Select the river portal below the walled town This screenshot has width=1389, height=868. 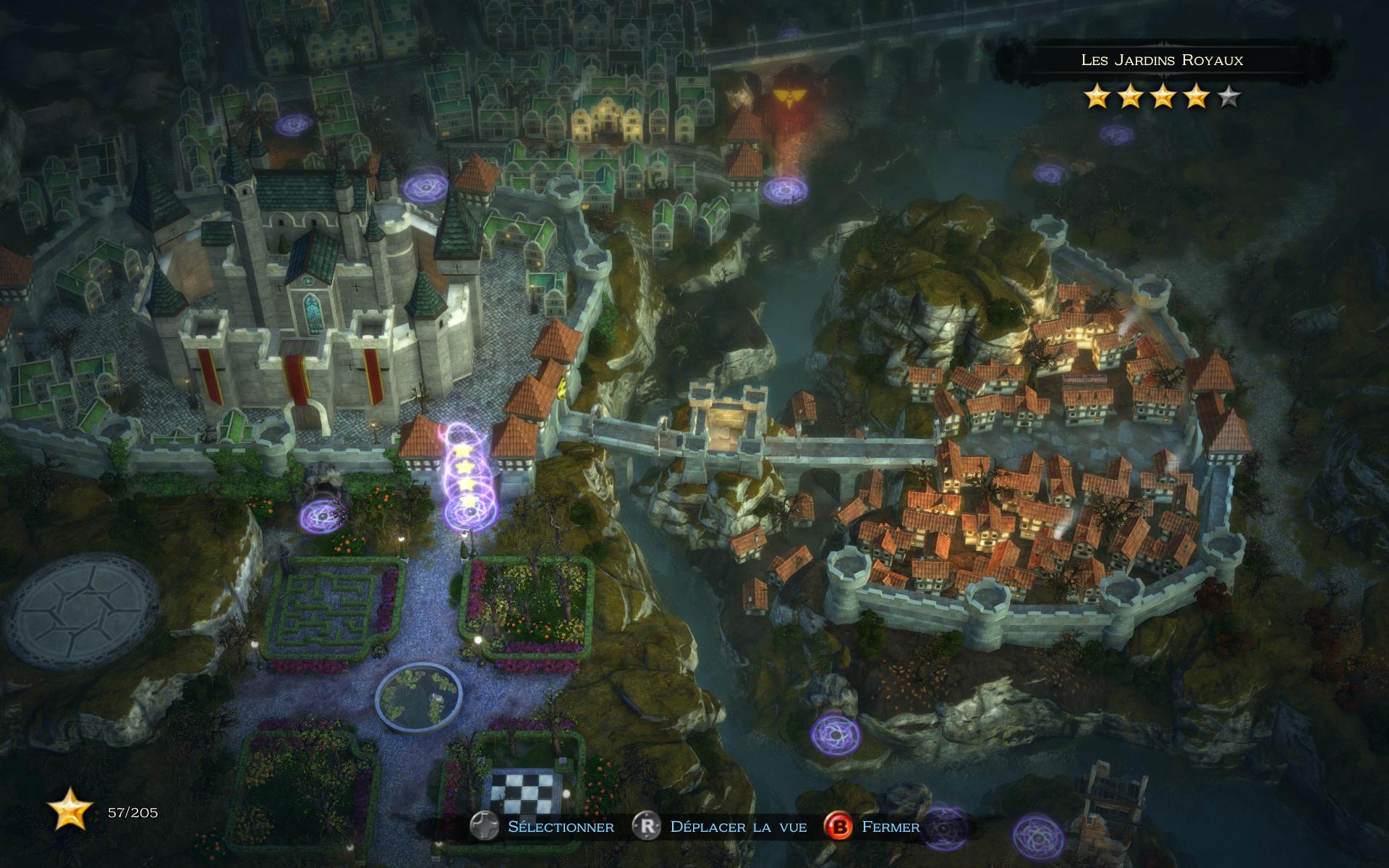[835, 733]
